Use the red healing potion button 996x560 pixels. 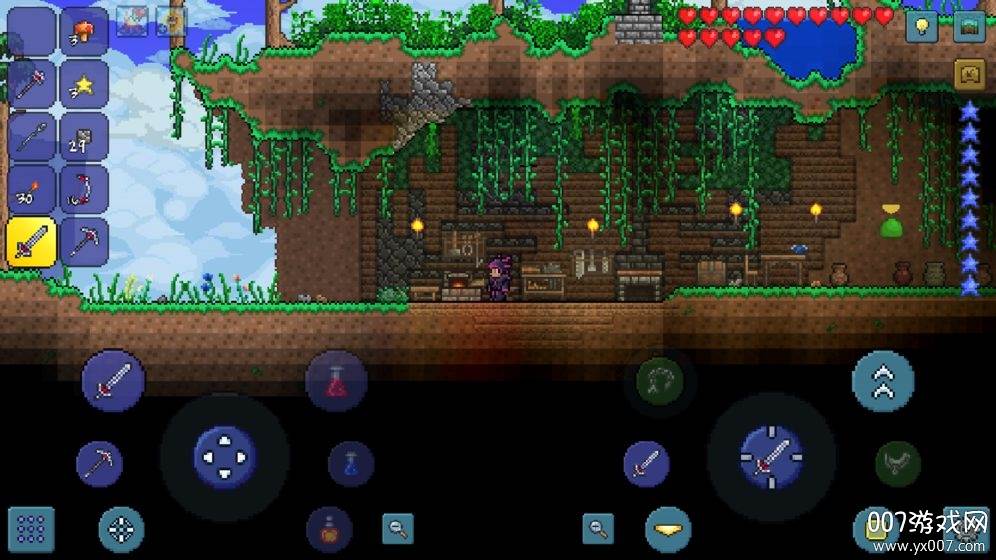point(336,381)
